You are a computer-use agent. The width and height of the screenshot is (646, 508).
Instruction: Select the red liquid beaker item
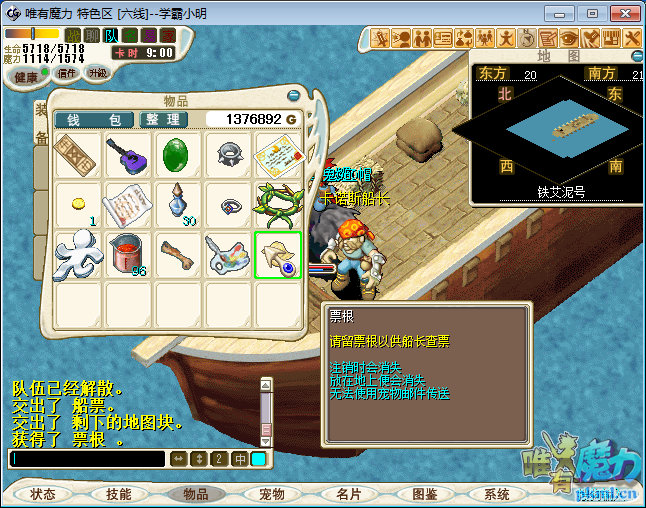129,254
